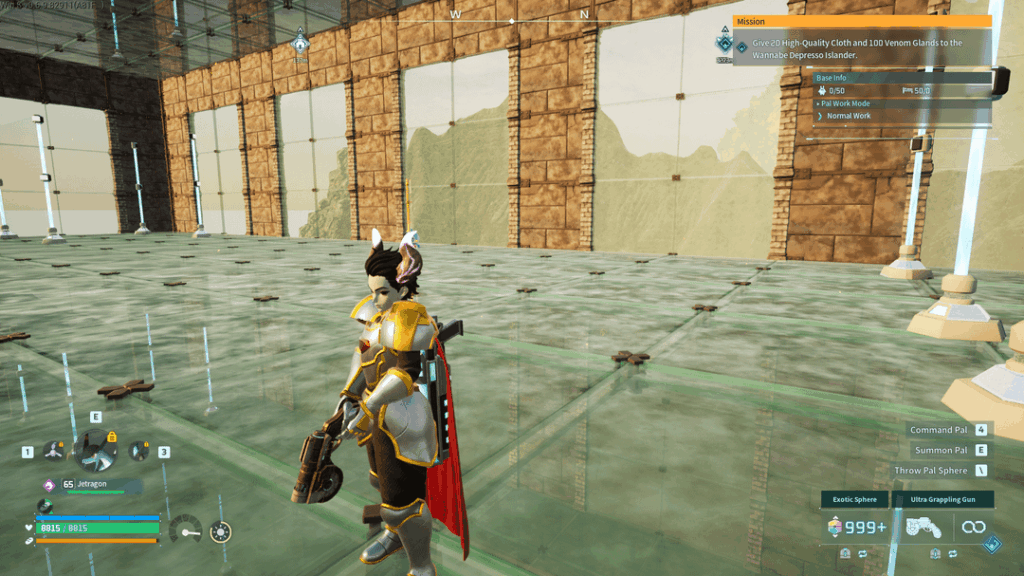
Task: Choose the white pal in the left party slot
Action: click(x=54, y=452)
